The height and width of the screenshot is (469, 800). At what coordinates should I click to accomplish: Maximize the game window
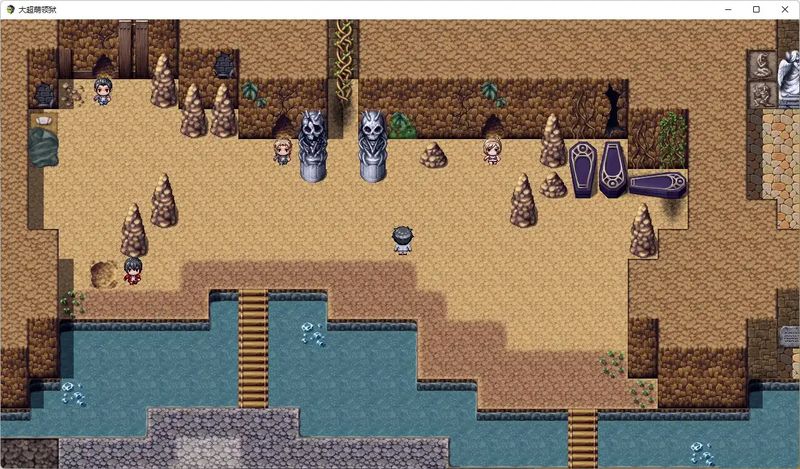tap(756, 9)
